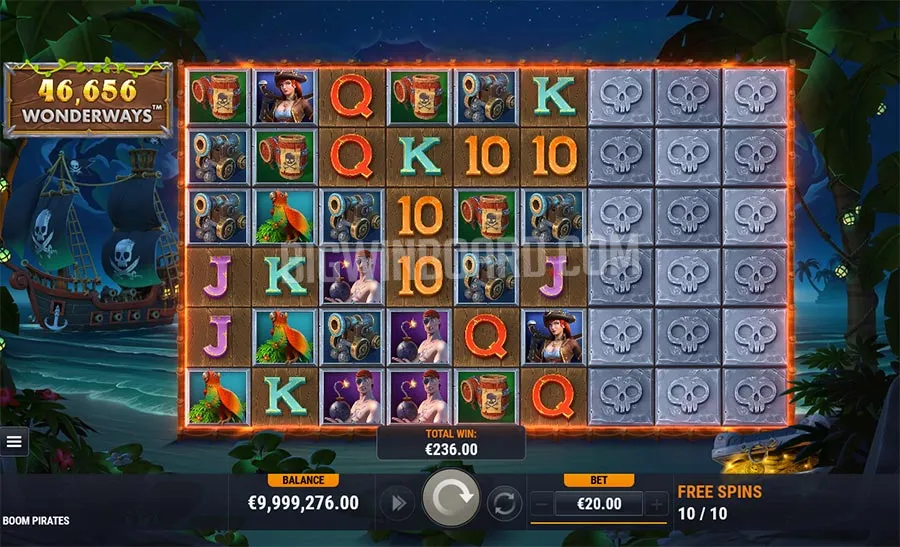The height and width of the screenshot is (547, 900).
Task: Open the autoplay circular arrows button
Action: tap(506, 503)
